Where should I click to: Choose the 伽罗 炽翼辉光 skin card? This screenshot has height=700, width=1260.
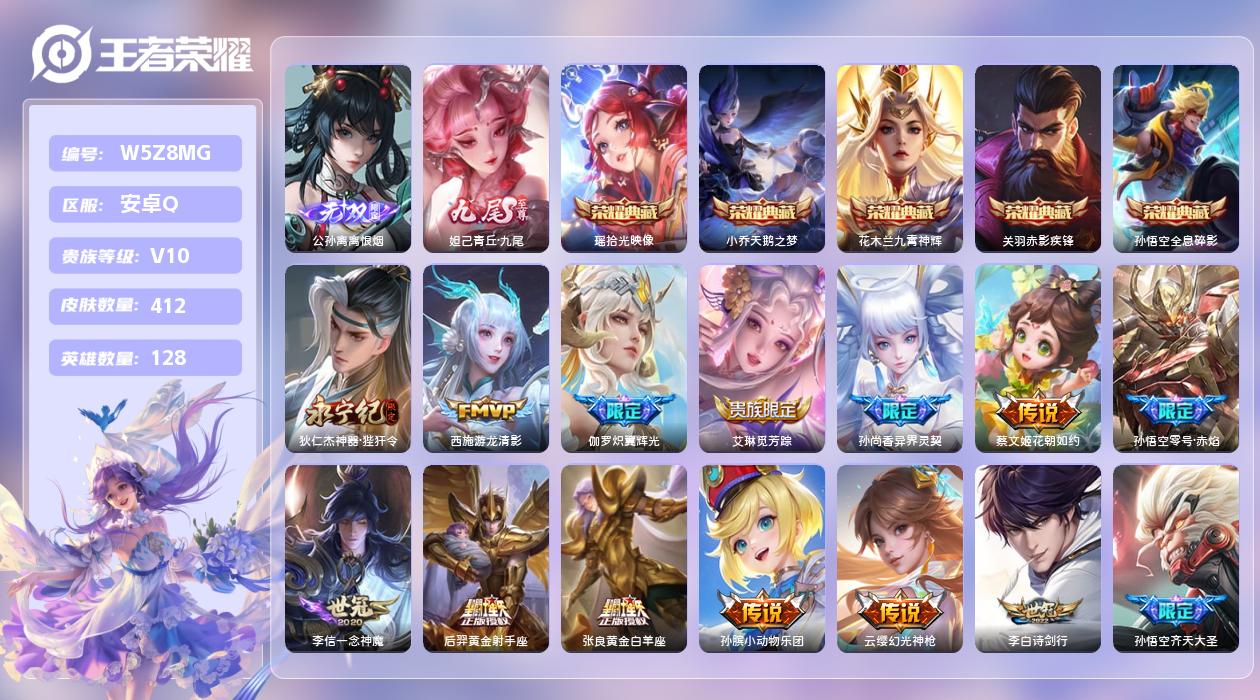624,358
